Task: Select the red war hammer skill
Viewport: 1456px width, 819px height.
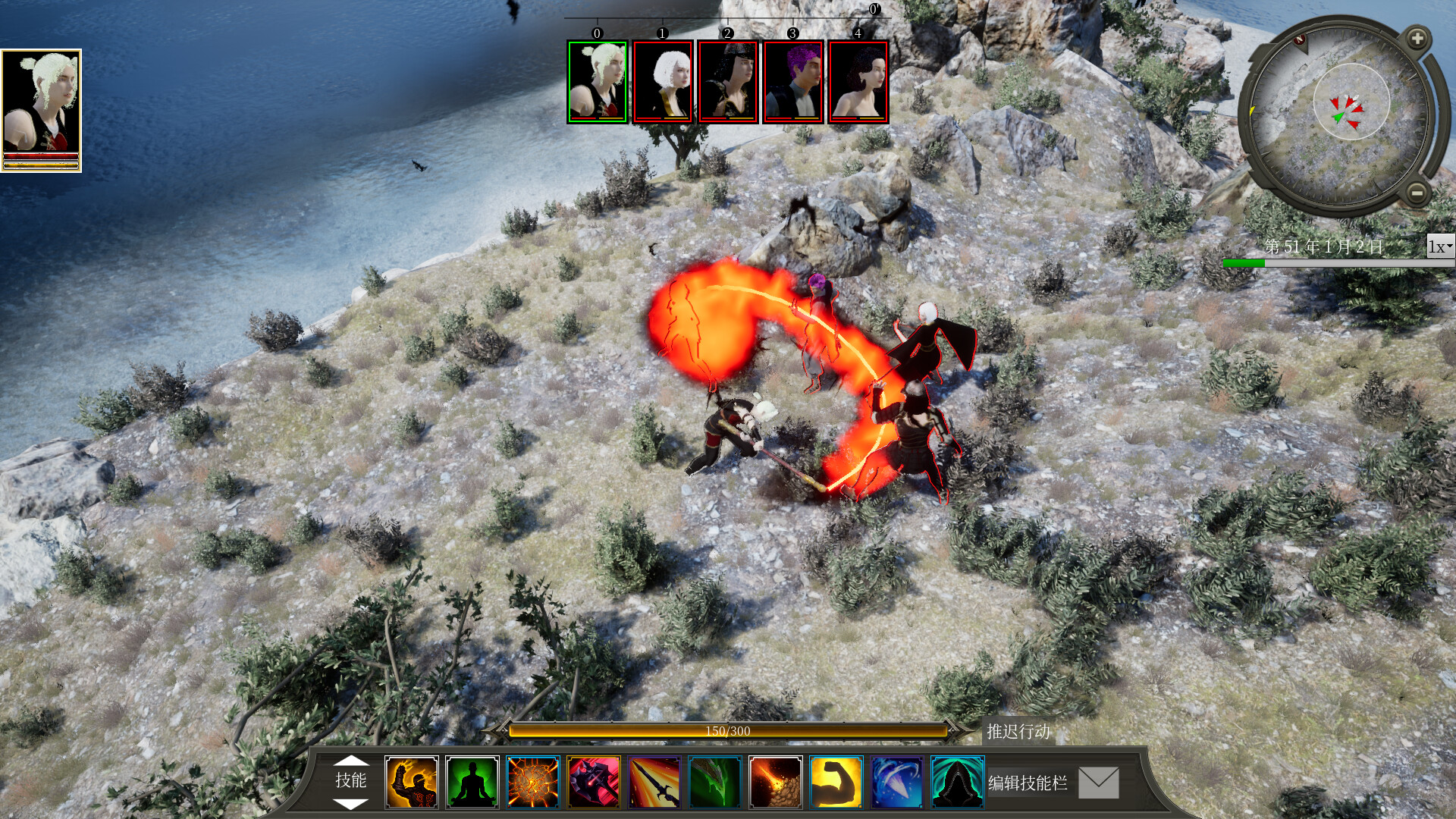Action: 594,782
